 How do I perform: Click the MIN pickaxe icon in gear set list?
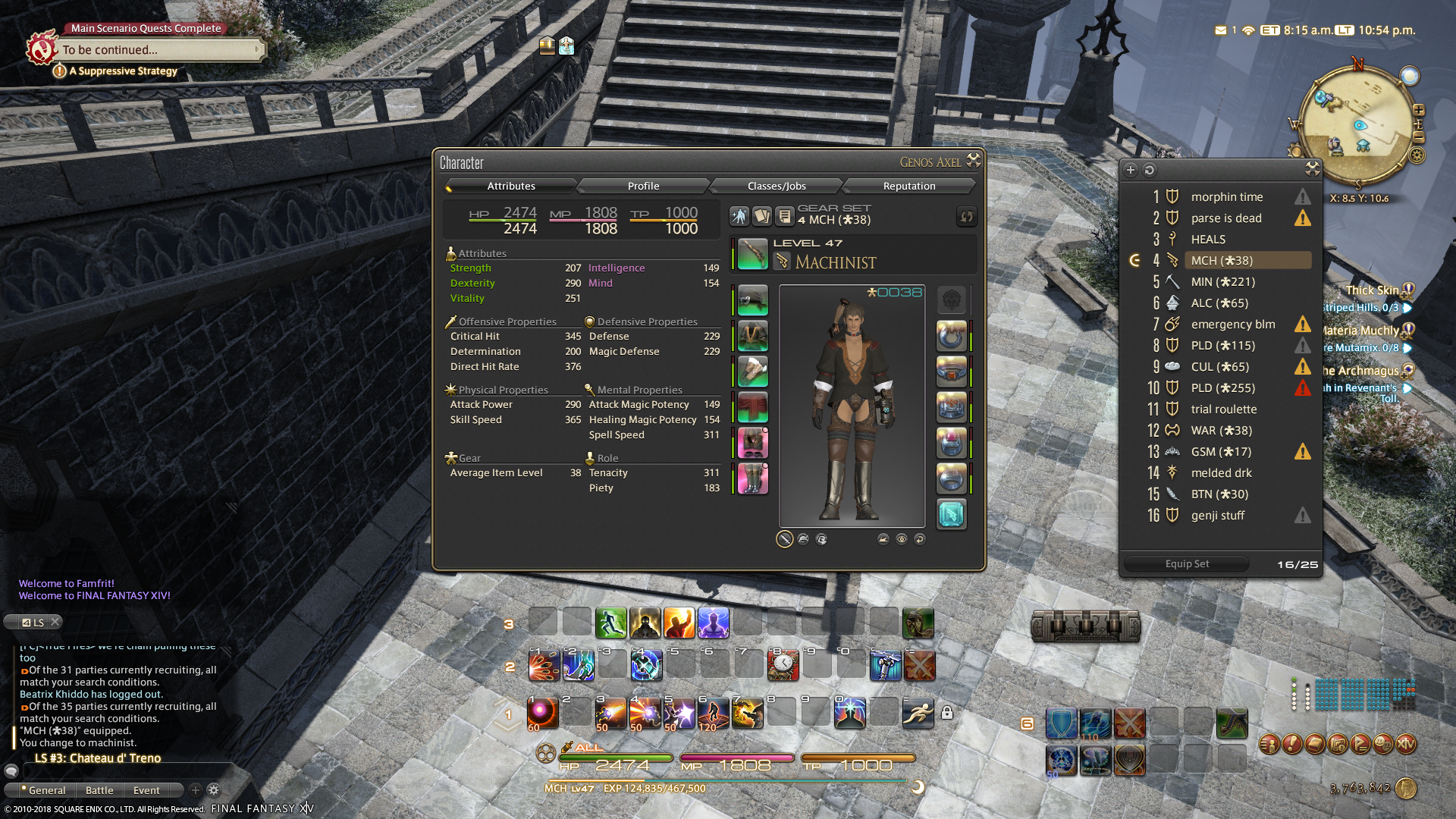click(x=1172, y=281)
